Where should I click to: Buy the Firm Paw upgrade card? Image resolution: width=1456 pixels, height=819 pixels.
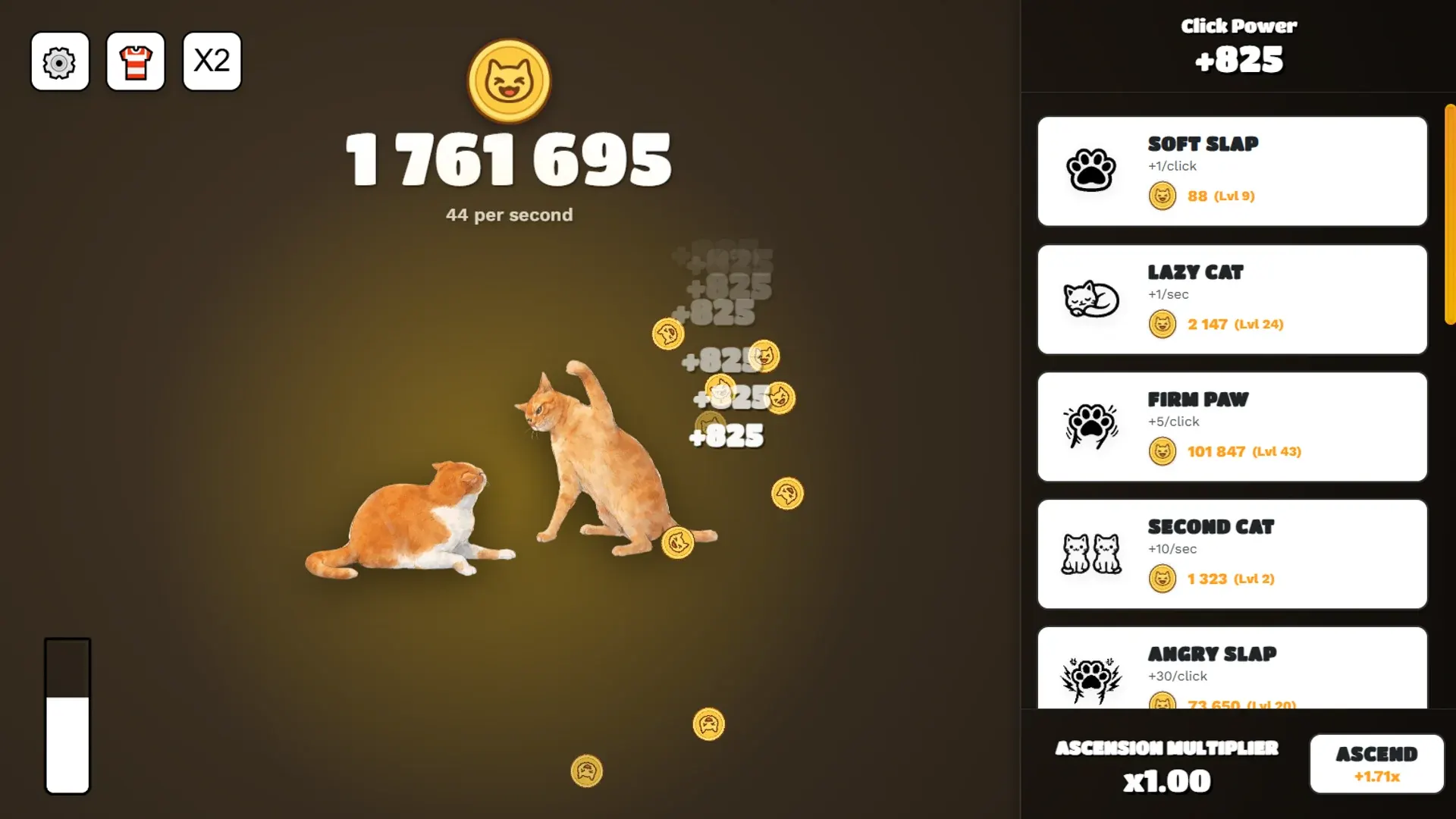[1232, 426]
